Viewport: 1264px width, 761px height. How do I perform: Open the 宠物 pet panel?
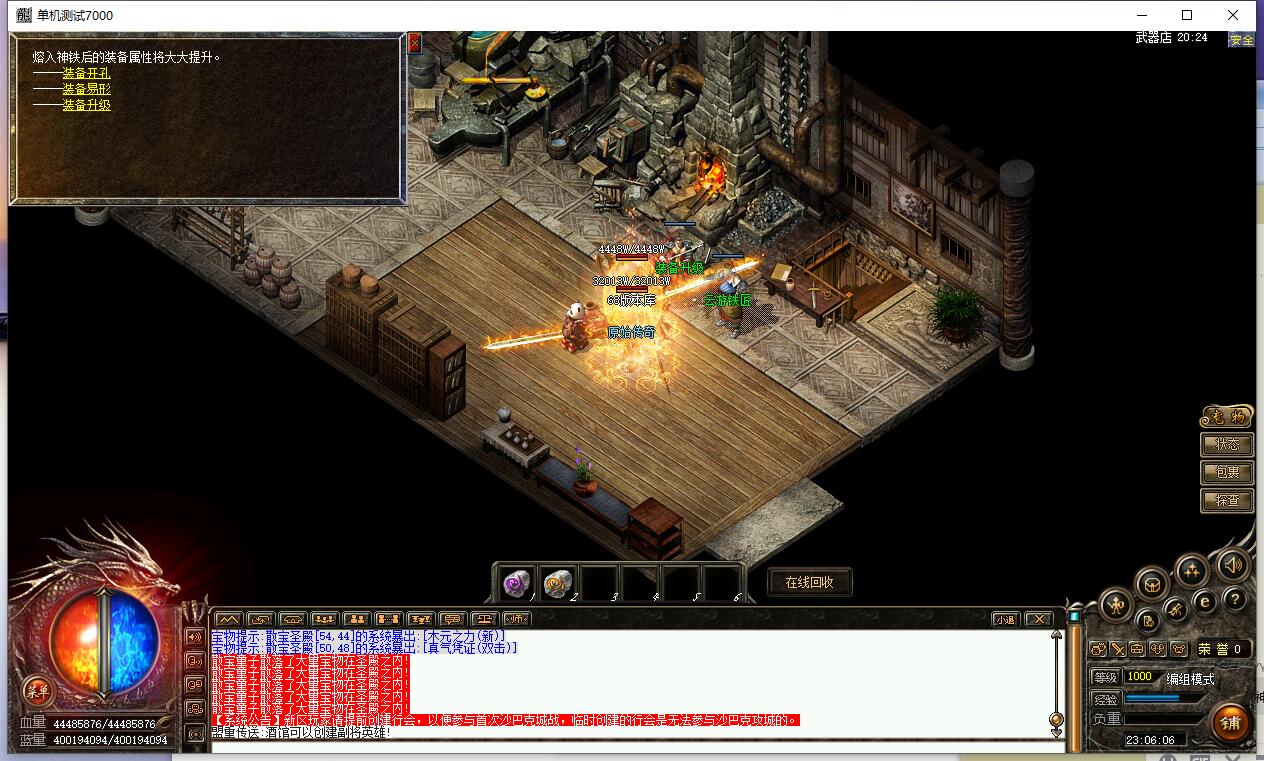[x=1226, y=417]
